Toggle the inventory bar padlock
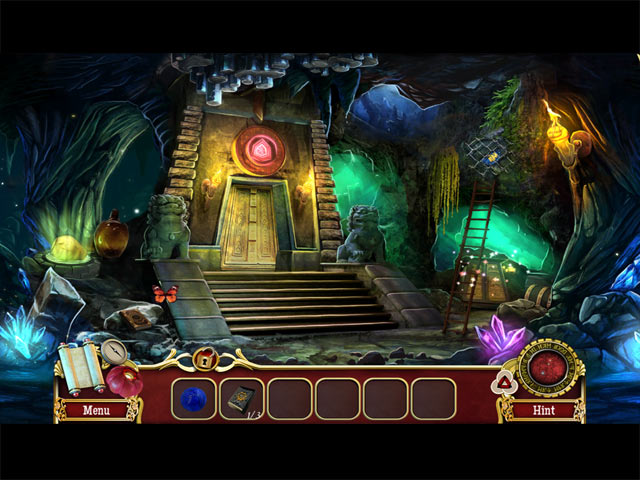Screen dimensions: 640x480 coord(205,357)
